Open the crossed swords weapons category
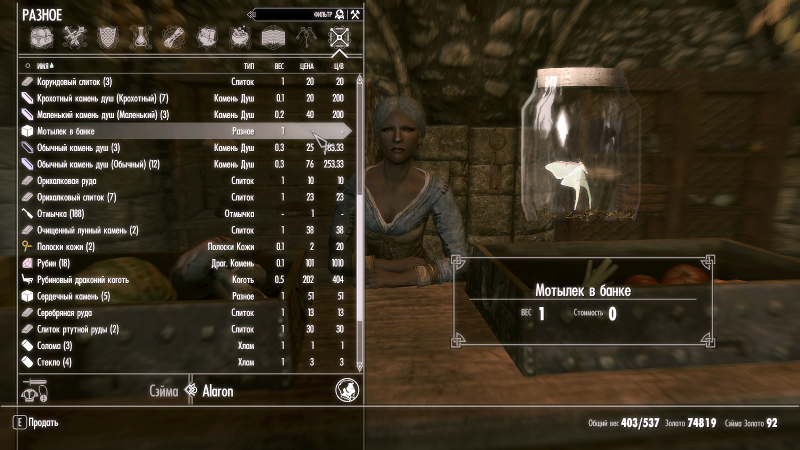 [x=74, y=38]
